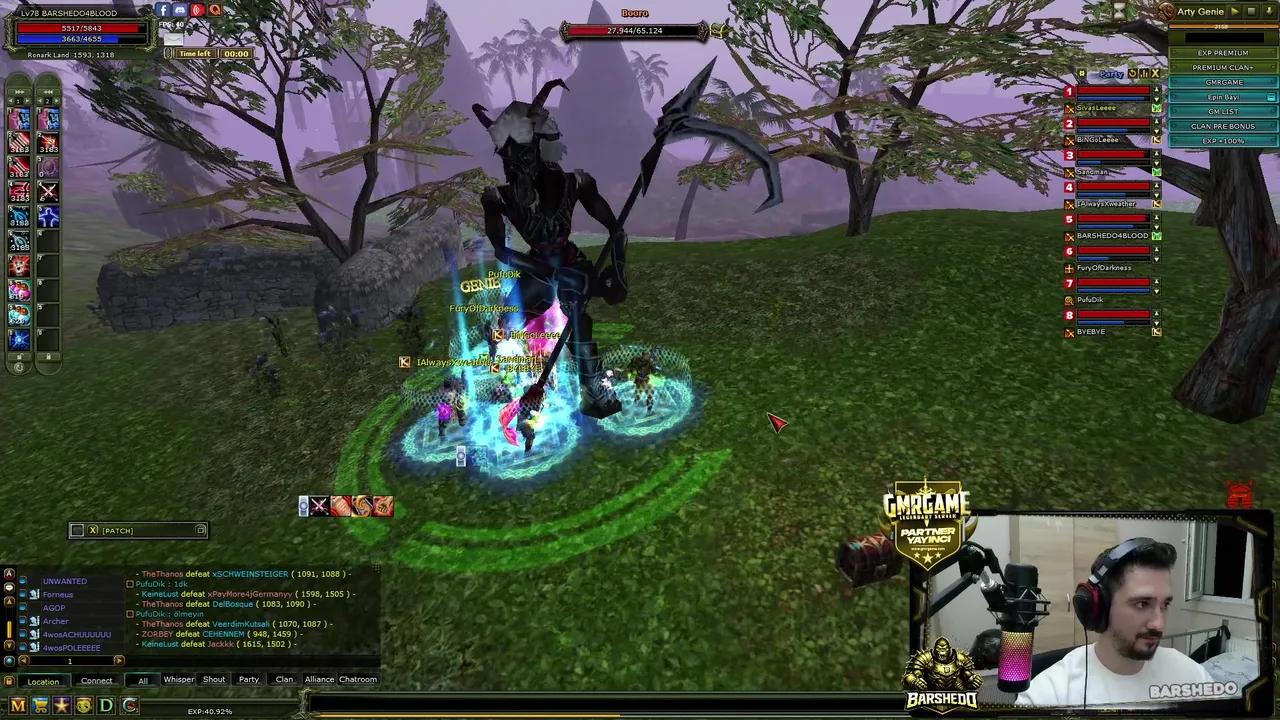The width and height of the screenshot is (1280, 720).
Task: Click SivasLeeee's health bar in the party list
Action: pos(1112,92)
